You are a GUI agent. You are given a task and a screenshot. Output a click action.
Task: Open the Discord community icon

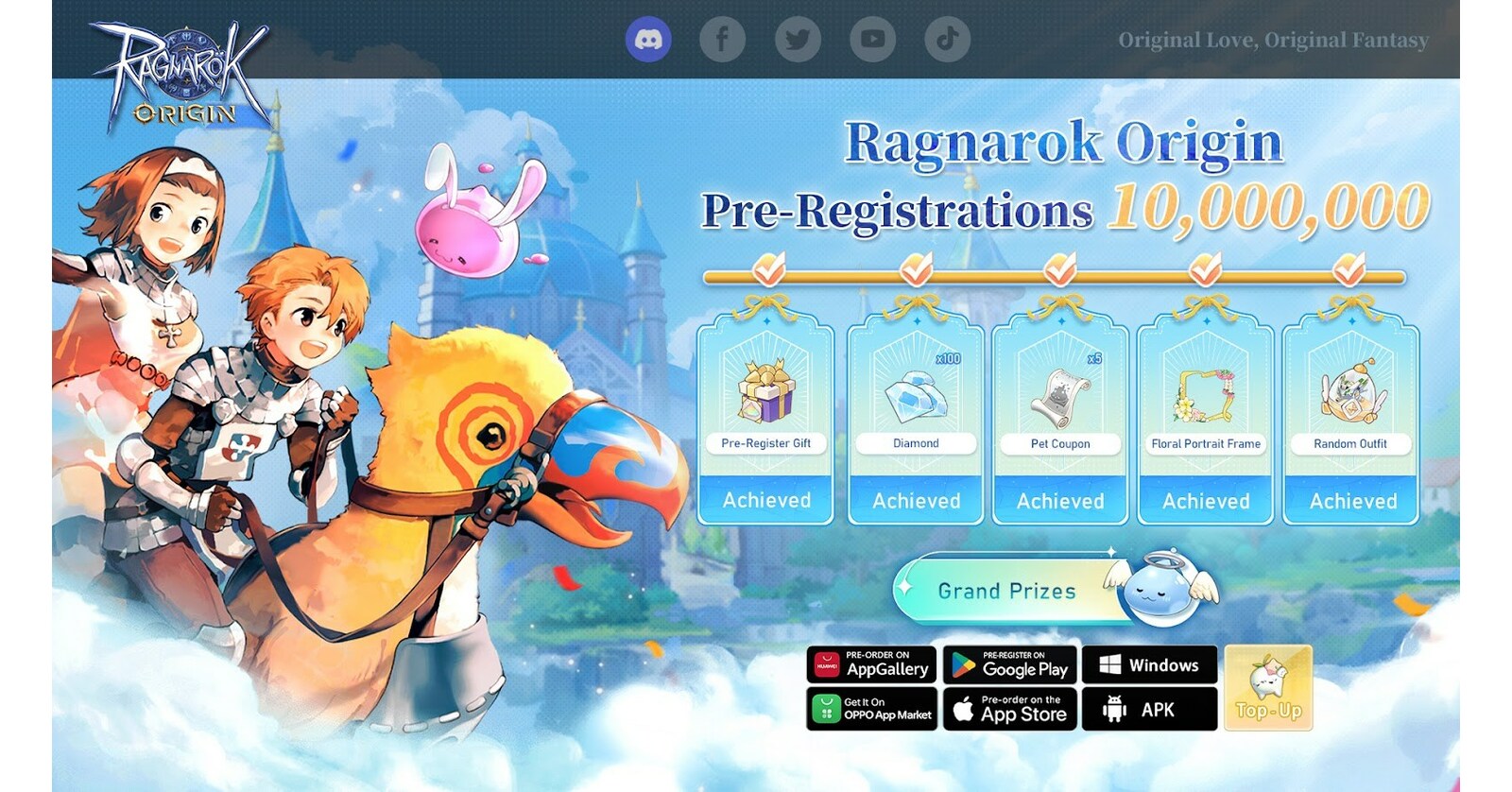(648, 39)
